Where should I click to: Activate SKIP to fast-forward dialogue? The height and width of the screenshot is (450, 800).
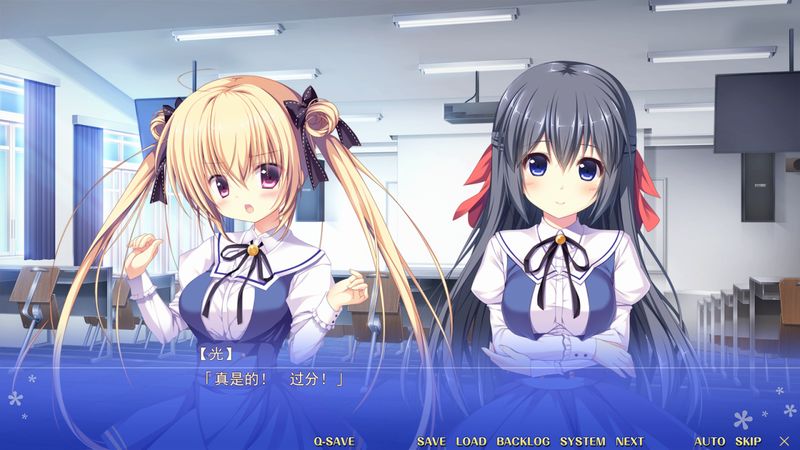[748, 441]
